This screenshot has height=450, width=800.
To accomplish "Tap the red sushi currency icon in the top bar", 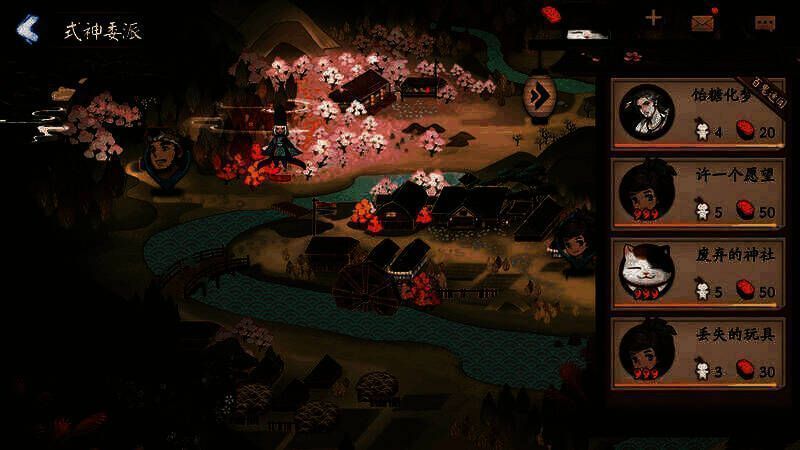I will pos(550,14).
